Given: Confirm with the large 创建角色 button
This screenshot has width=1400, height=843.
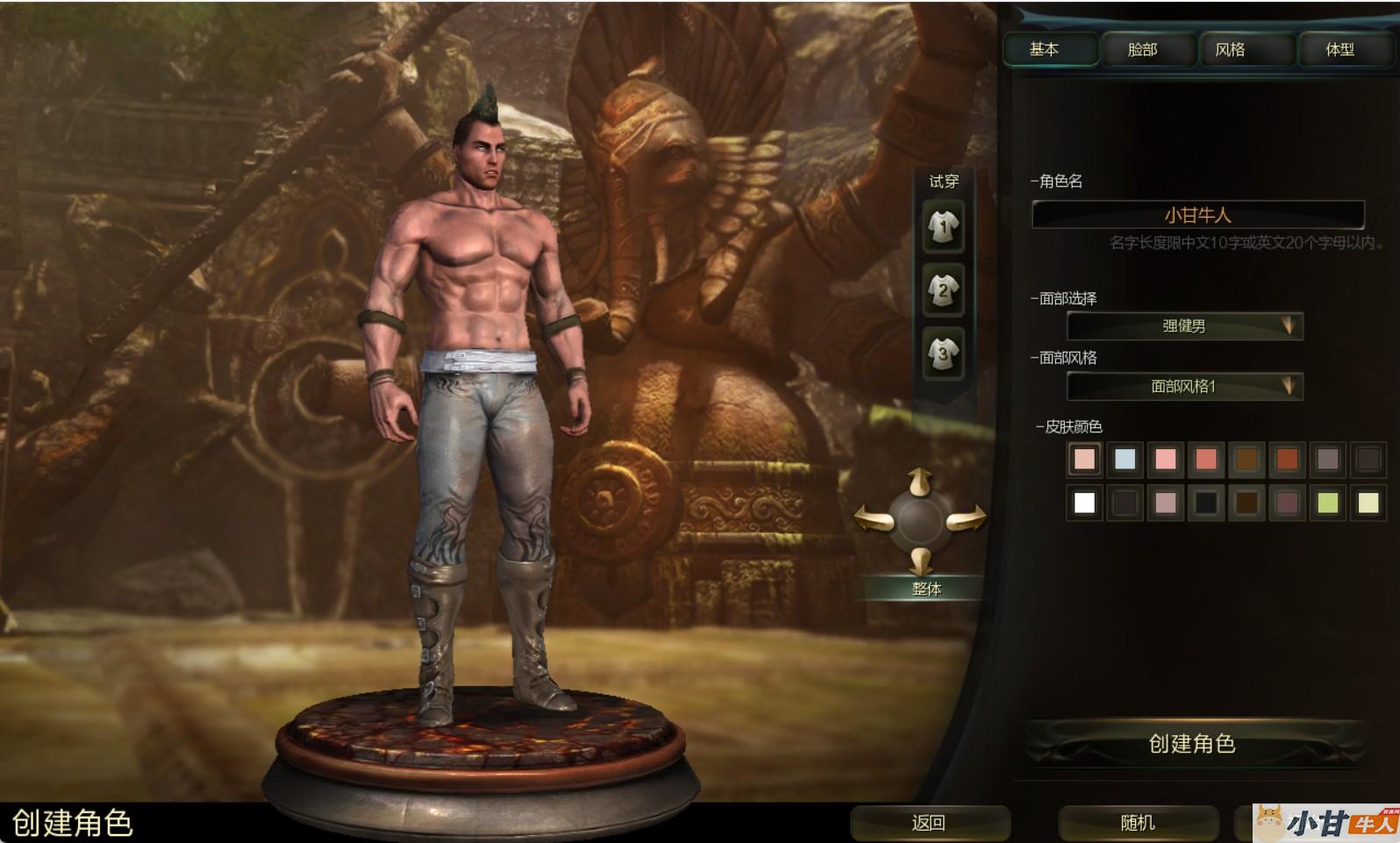Looking at the screenshot, I should pos(1192,744).
